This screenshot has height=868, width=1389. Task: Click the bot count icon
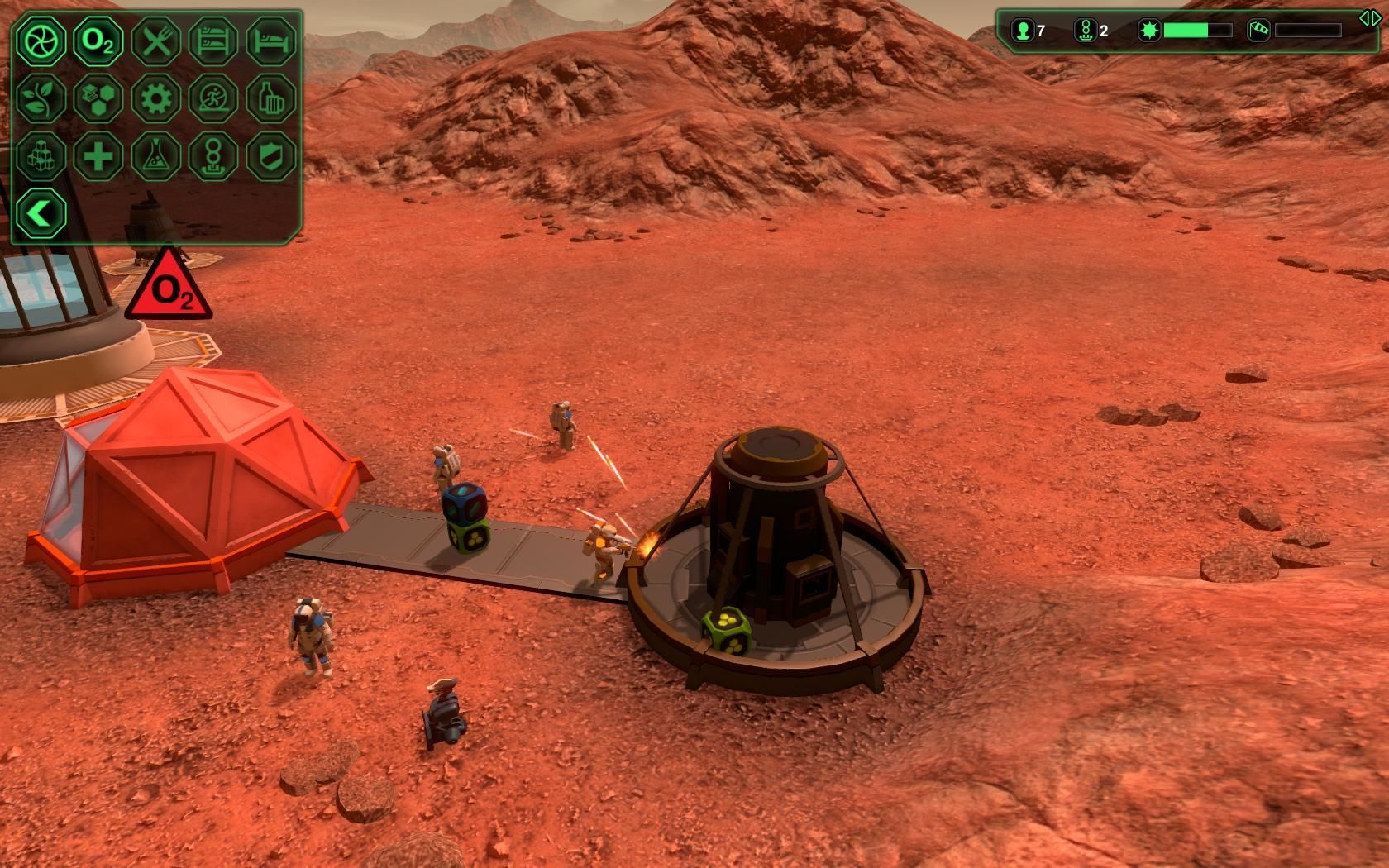click(1084, 31)
